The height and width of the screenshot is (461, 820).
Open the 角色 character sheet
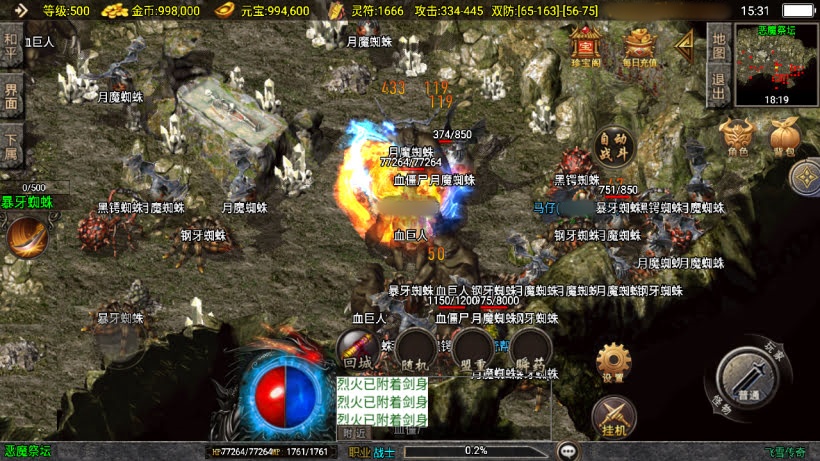pyautogui.click(x=737, y=138)
